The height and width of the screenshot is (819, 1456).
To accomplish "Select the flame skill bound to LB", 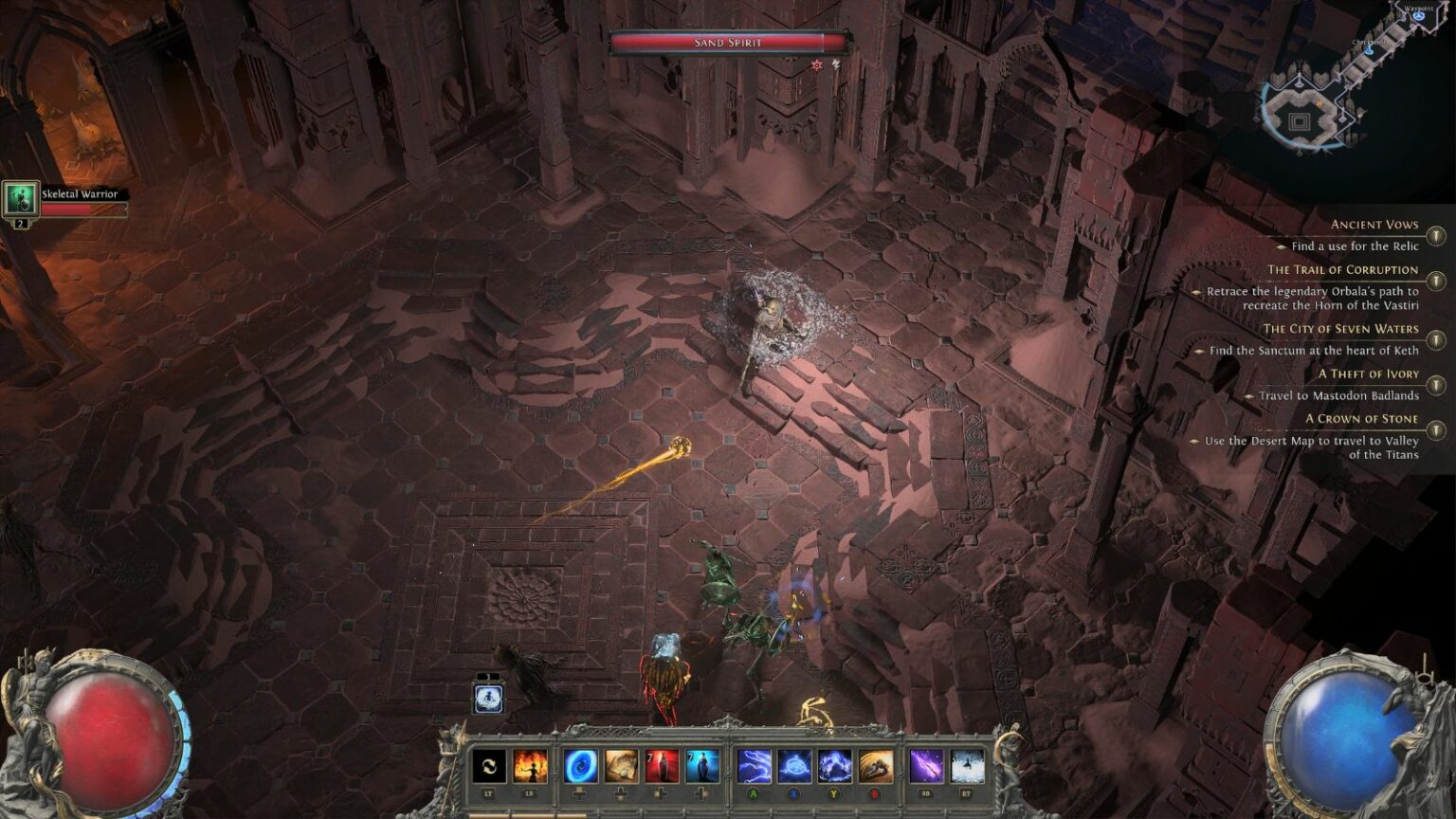I will (528, 766).
